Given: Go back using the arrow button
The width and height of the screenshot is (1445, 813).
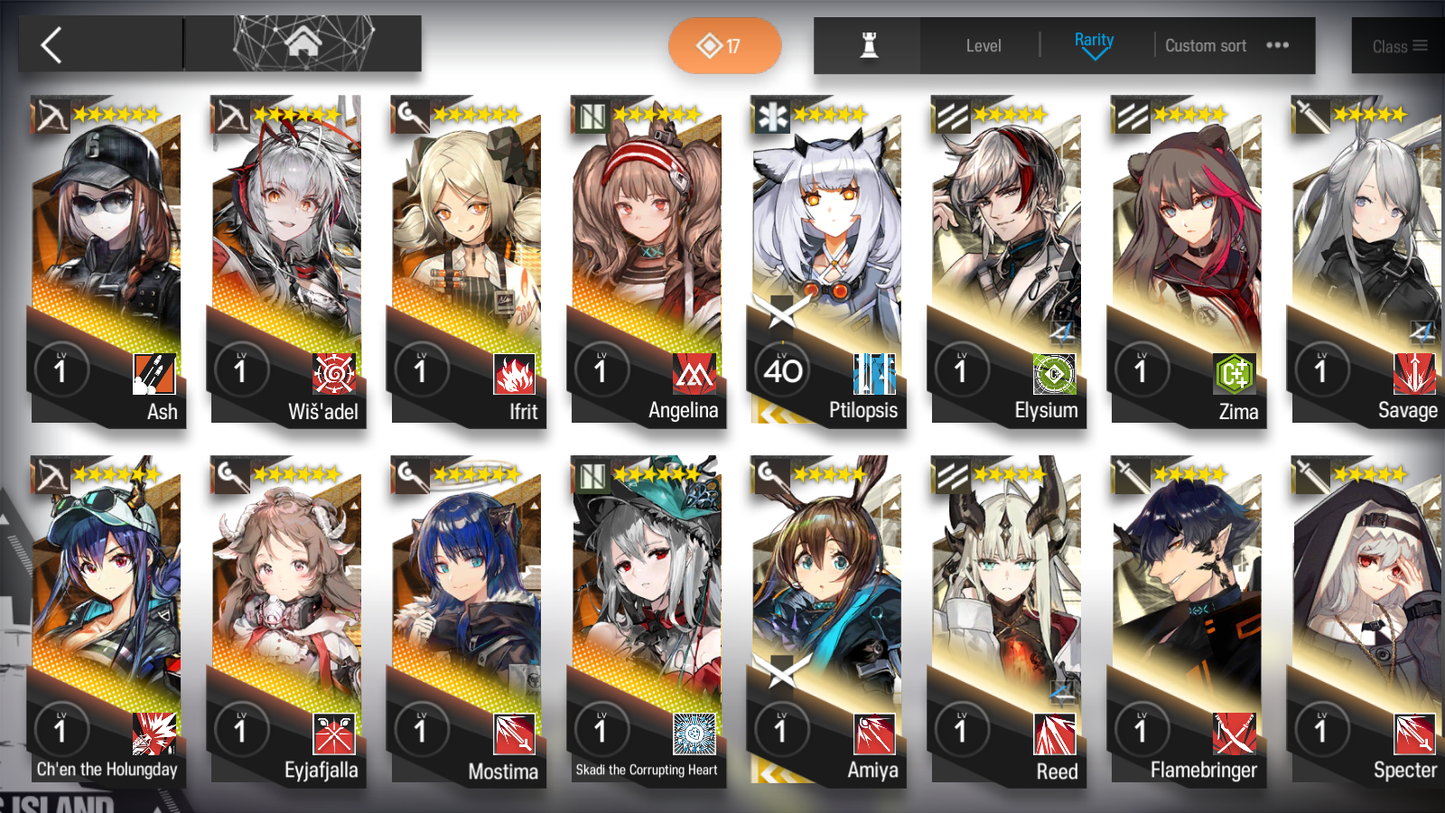Looking at the screenshot, I should [x=50, y=45].
